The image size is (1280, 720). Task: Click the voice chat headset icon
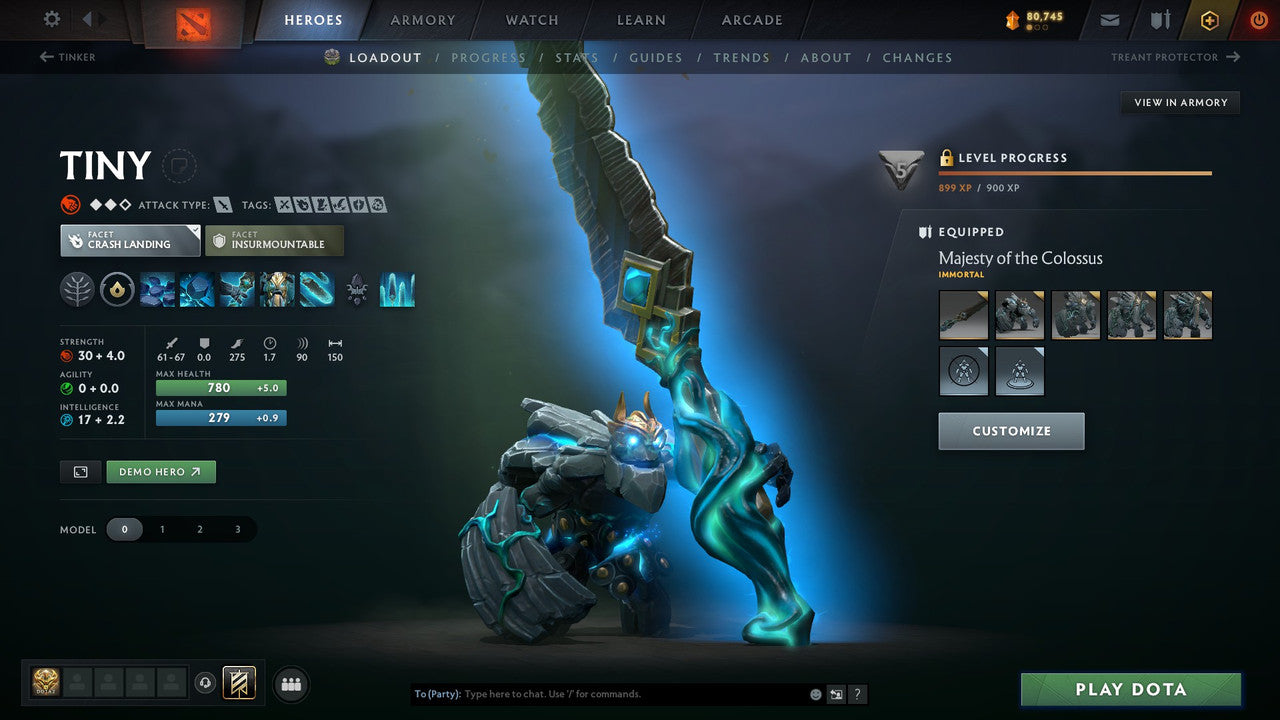click(207, 684)
